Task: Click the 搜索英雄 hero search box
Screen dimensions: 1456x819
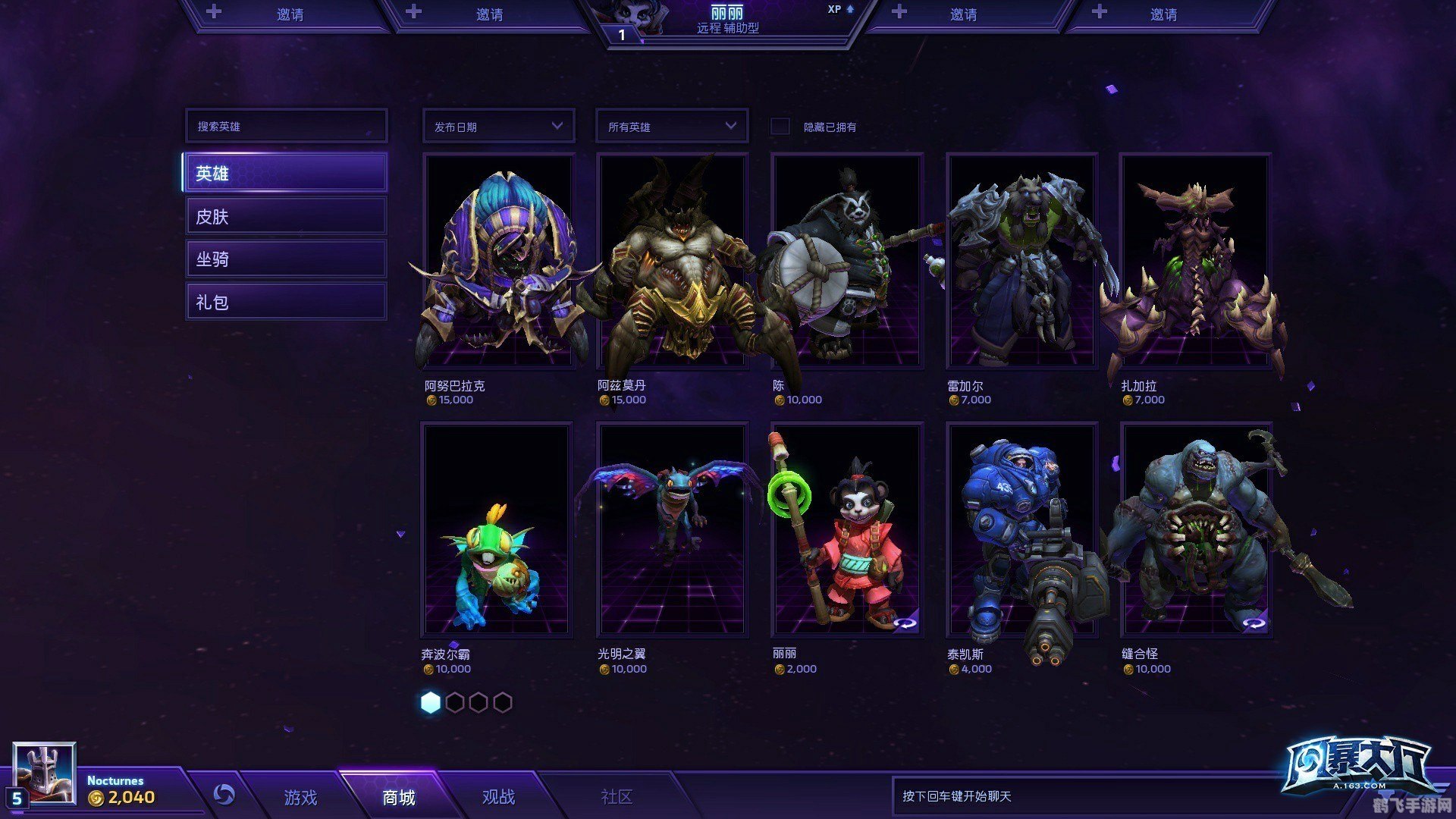Action: 286,126
